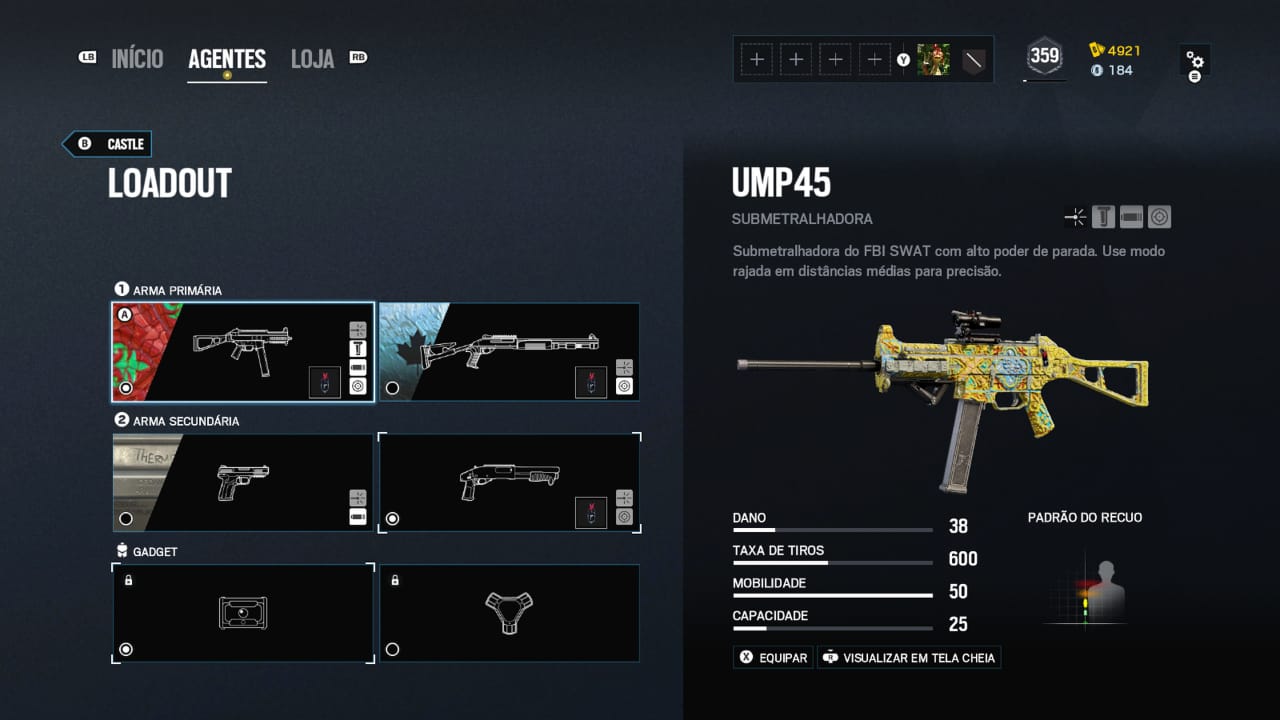Select the radio button on the first gadget
The image size is (1280, 720).
tap(126, 649)
